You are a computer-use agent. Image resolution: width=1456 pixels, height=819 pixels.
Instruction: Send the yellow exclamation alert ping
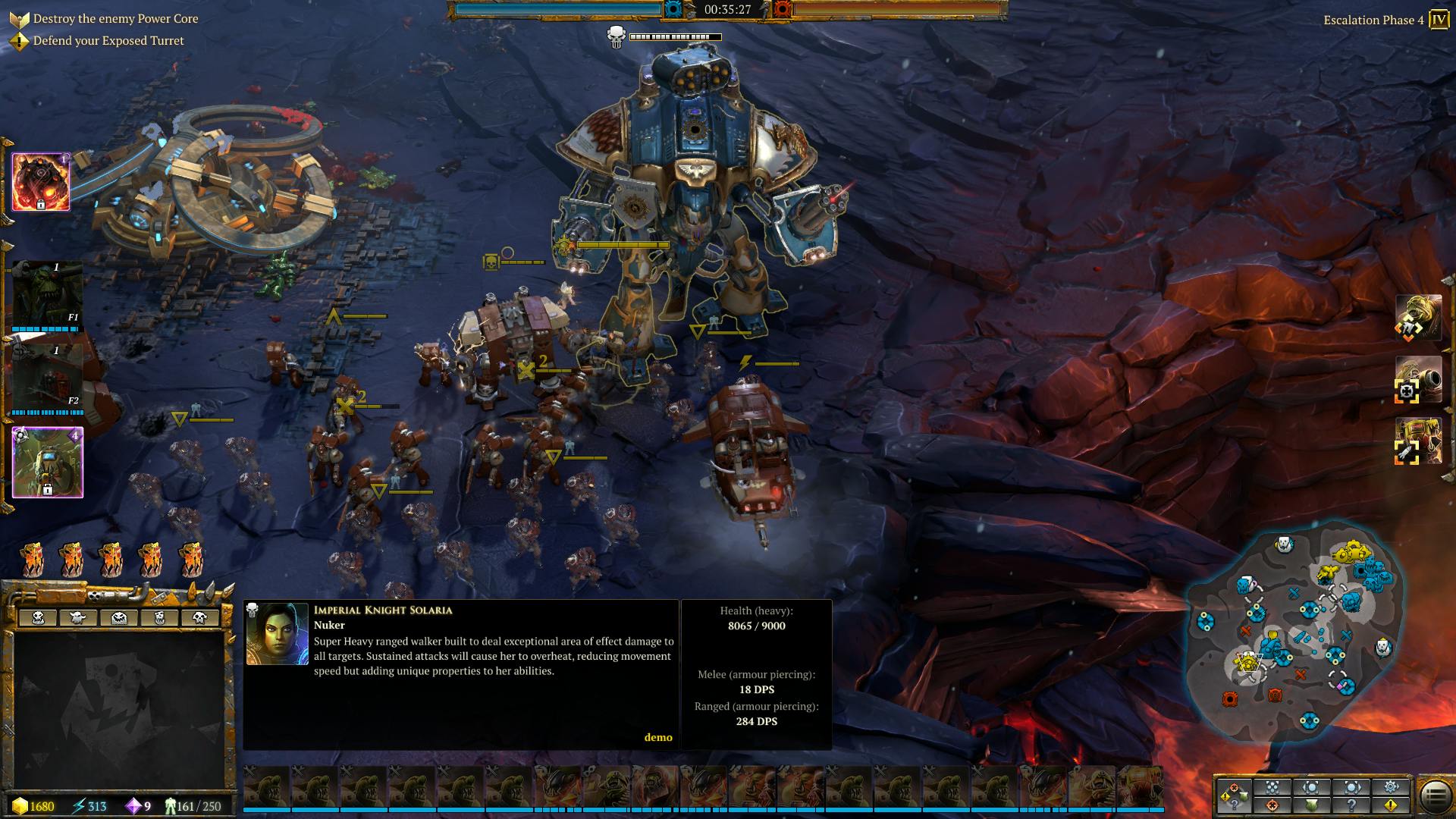pos(1391,805)
